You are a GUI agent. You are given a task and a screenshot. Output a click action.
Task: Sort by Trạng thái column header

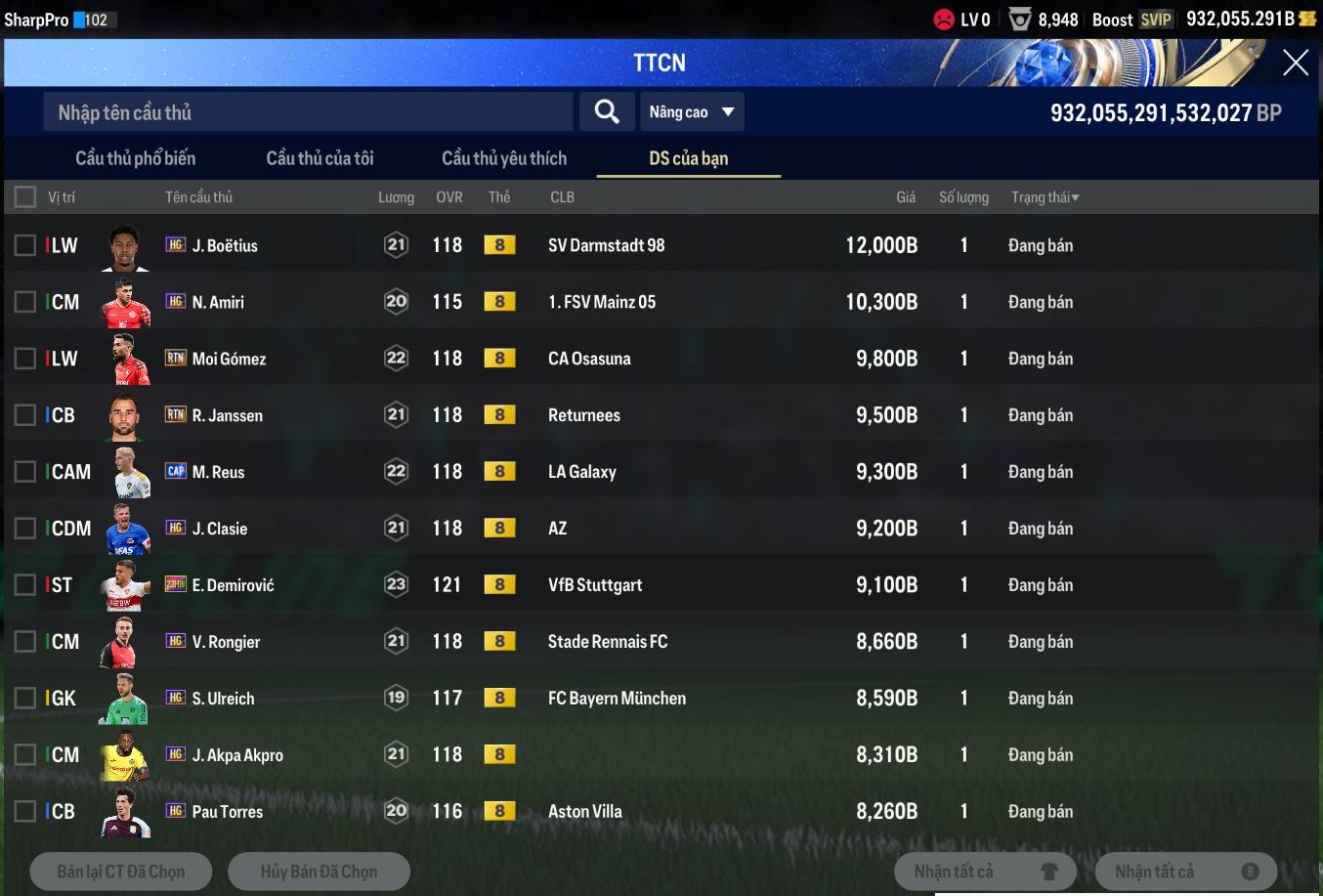coord(1045,197)
